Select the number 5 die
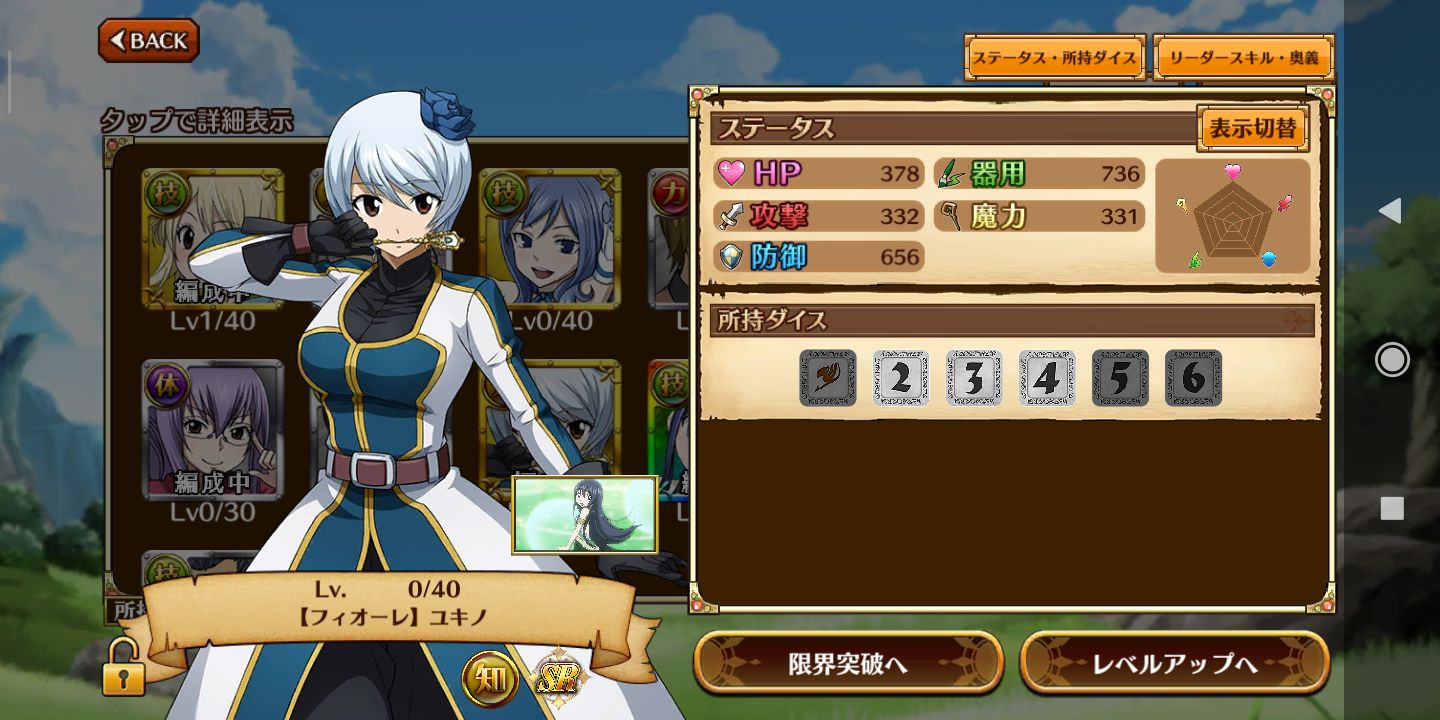Image resolution: width=1440 pixels, height=720 pixels. (1120, 377)
